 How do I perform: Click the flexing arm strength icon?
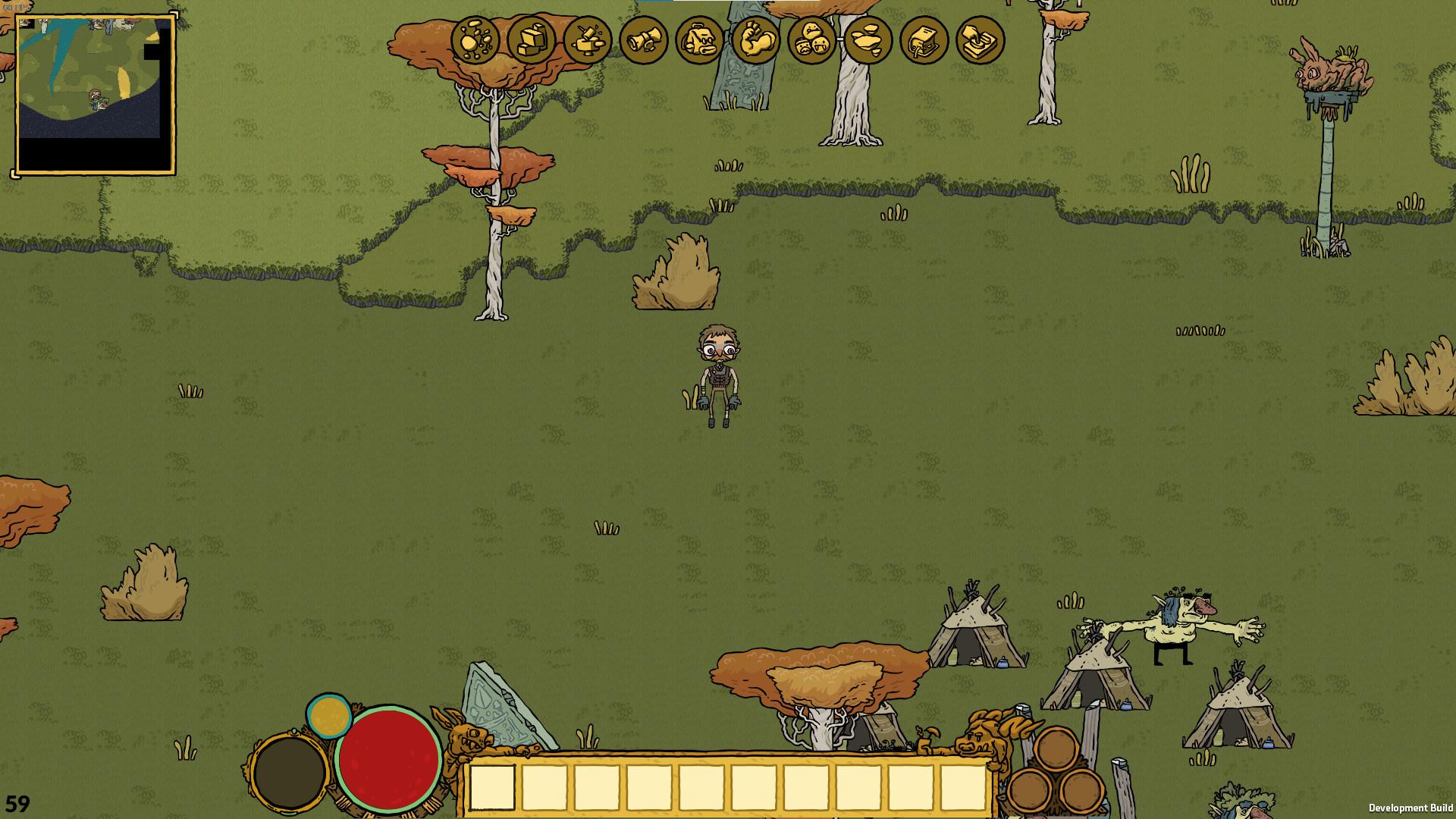(756, 40)
